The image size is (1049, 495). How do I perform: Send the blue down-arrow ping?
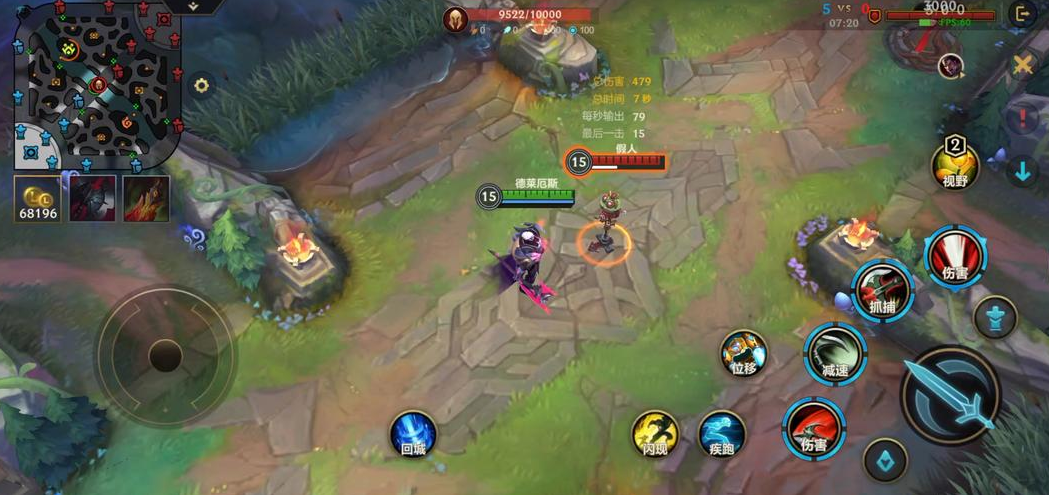pos(1023,171)
